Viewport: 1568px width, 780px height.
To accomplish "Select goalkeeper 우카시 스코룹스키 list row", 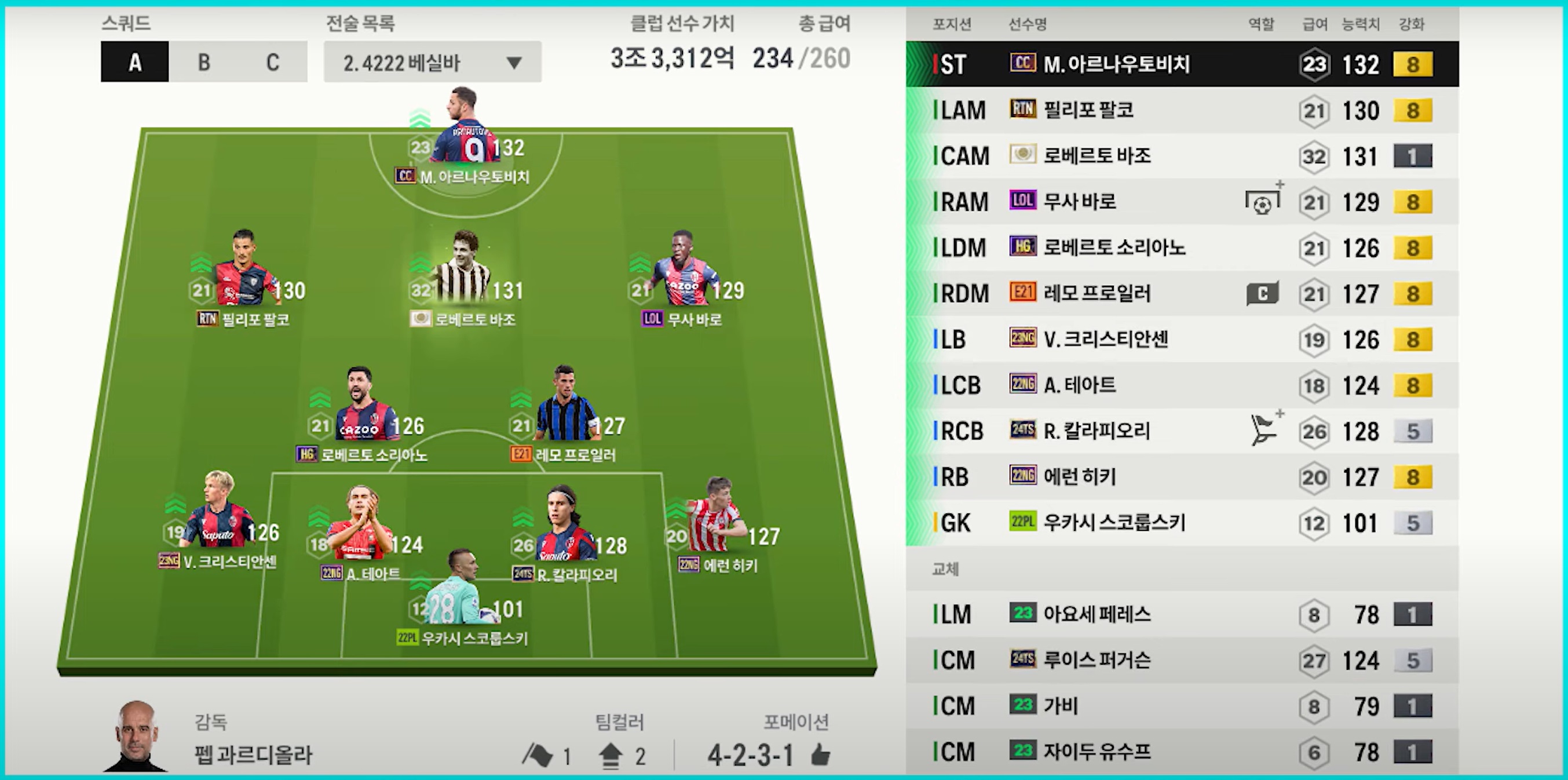I will (x=1181, y=523).
